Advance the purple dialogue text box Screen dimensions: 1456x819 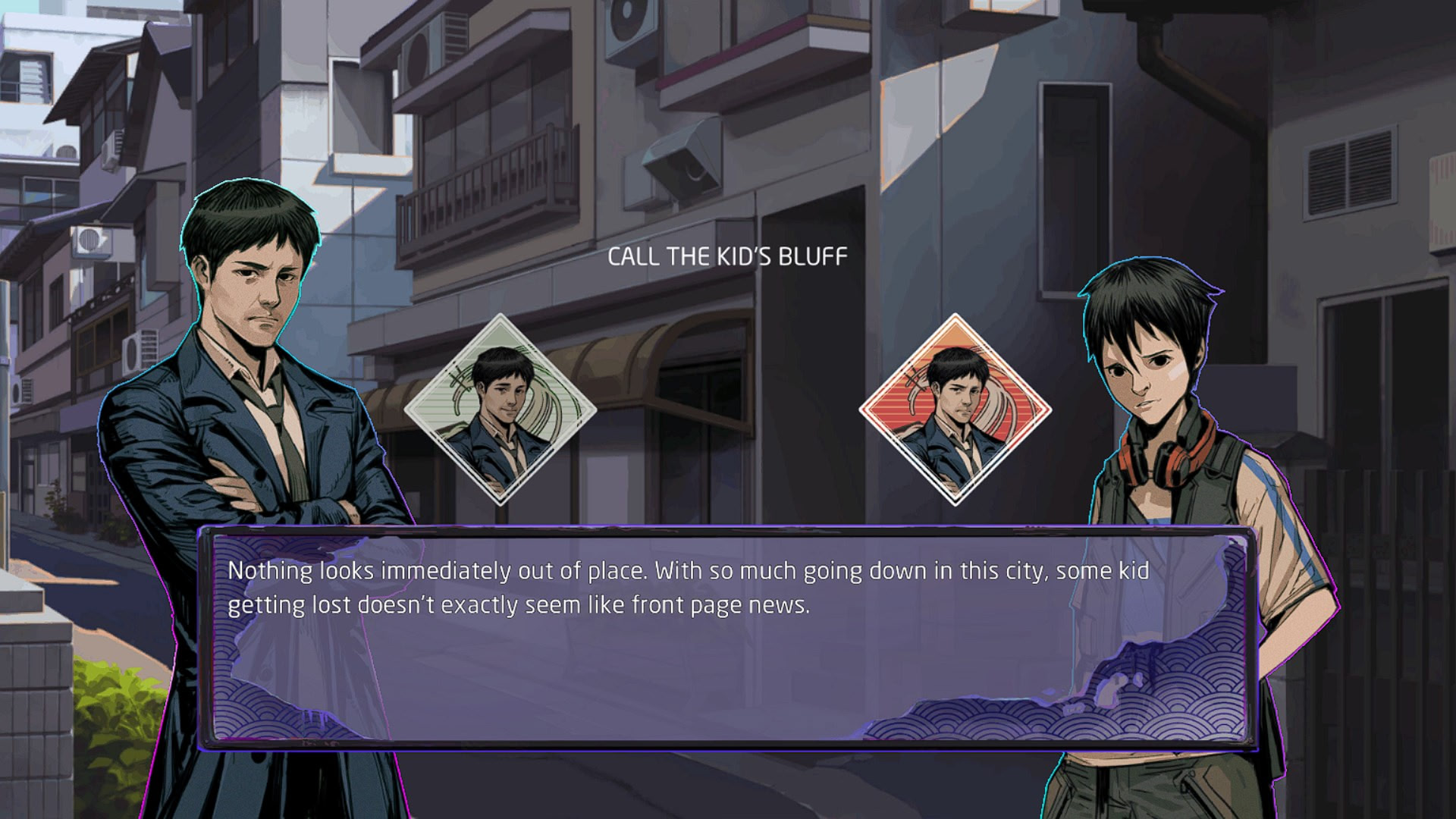[726, 639]
